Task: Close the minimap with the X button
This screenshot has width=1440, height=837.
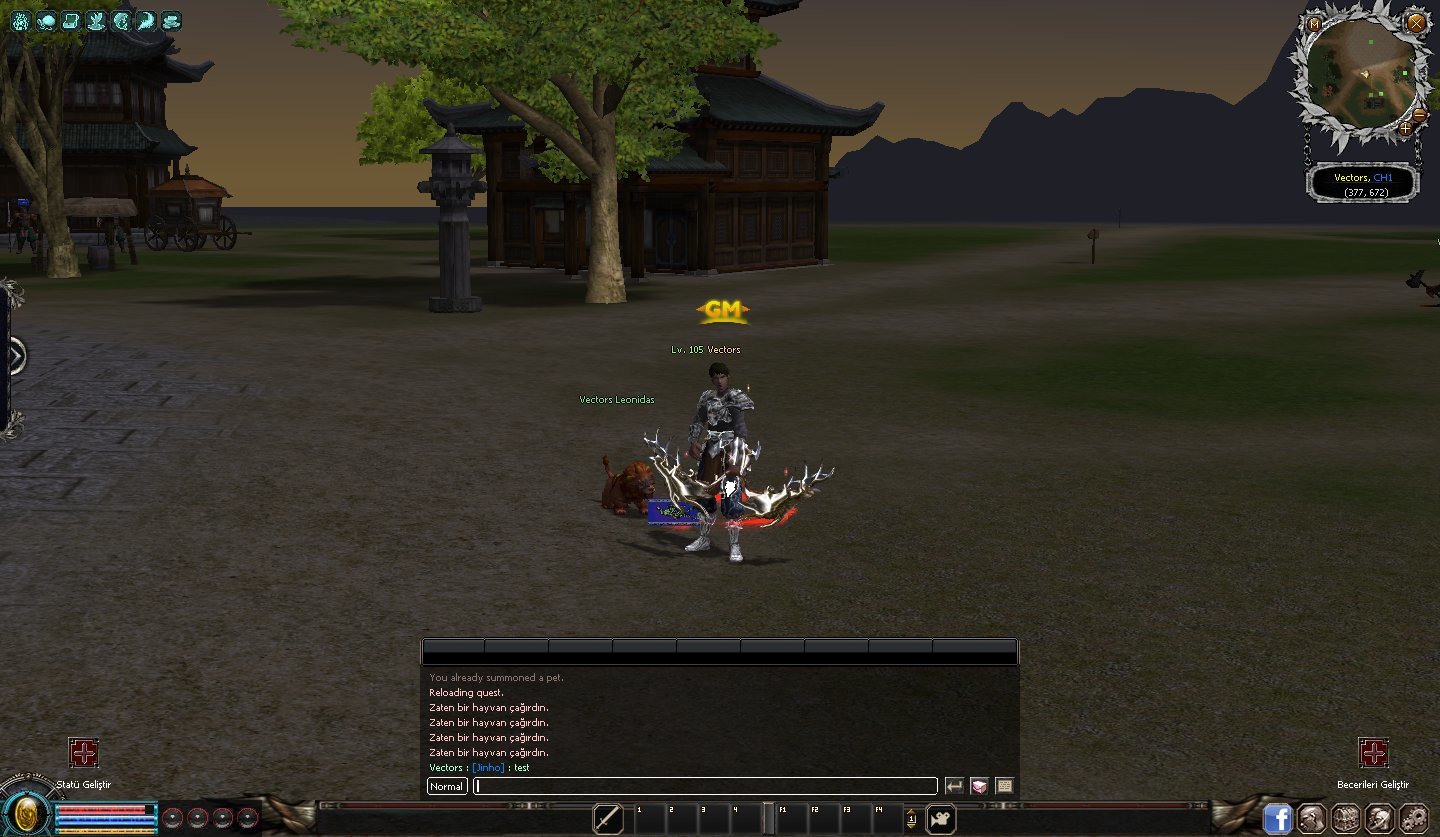Action: (1416, 22)
